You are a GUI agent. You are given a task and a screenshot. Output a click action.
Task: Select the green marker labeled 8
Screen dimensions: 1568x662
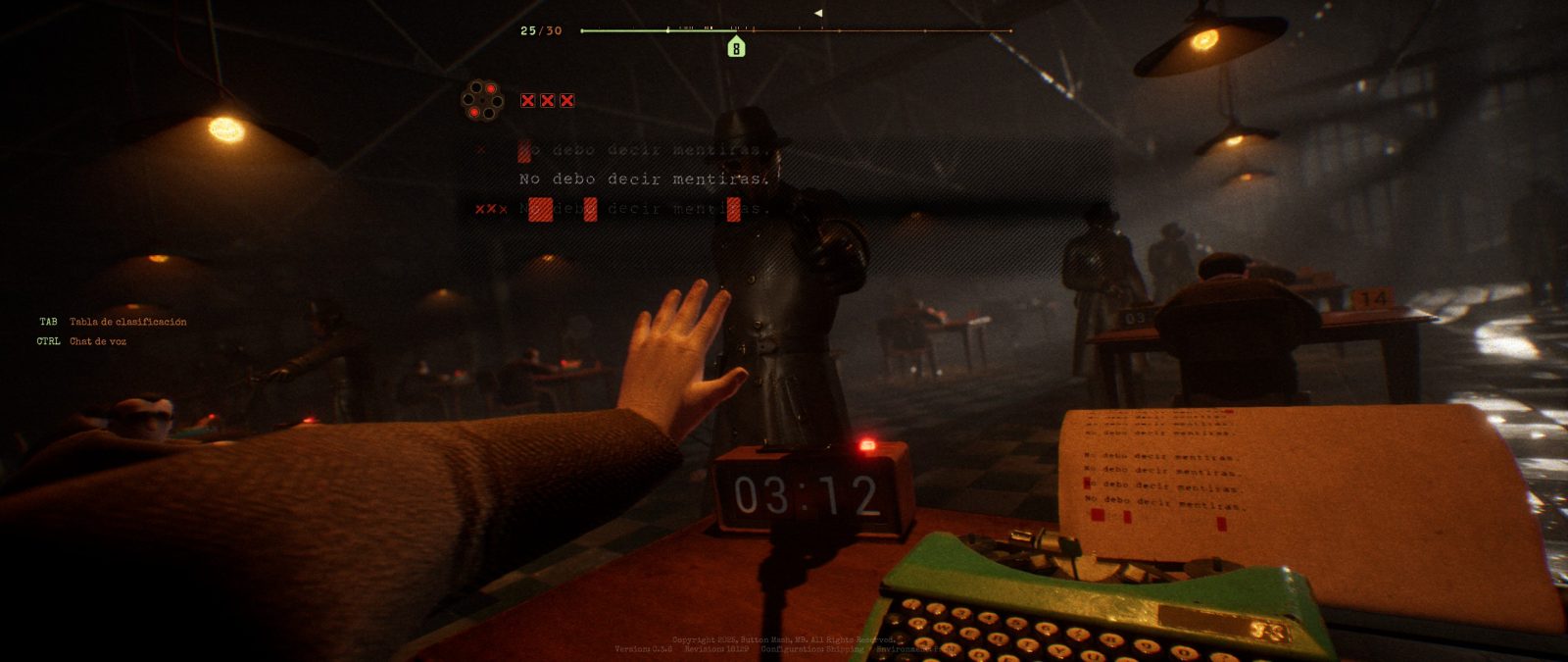pos(736,47)
